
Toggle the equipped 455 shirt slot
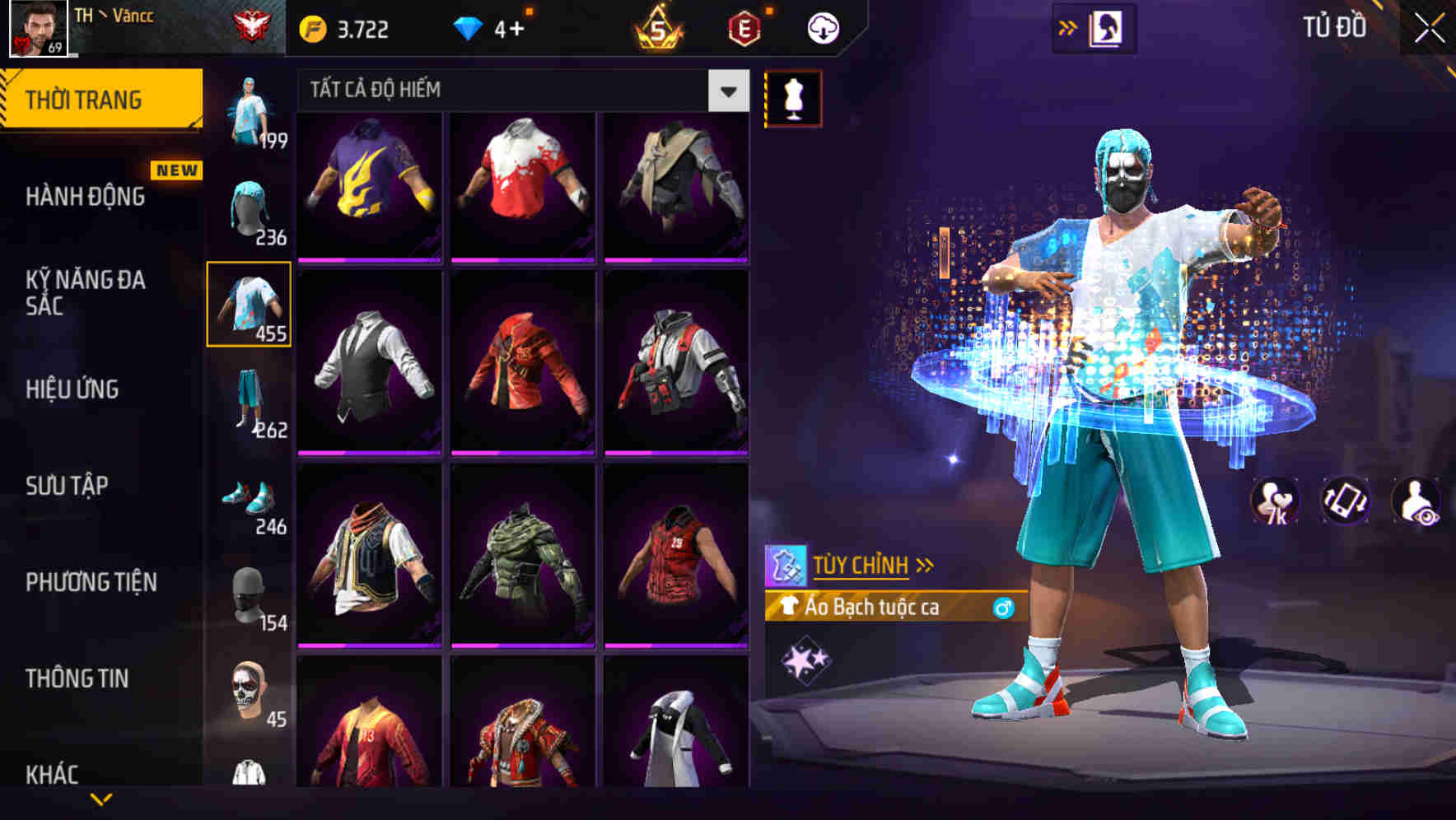(x=250, y=305)
